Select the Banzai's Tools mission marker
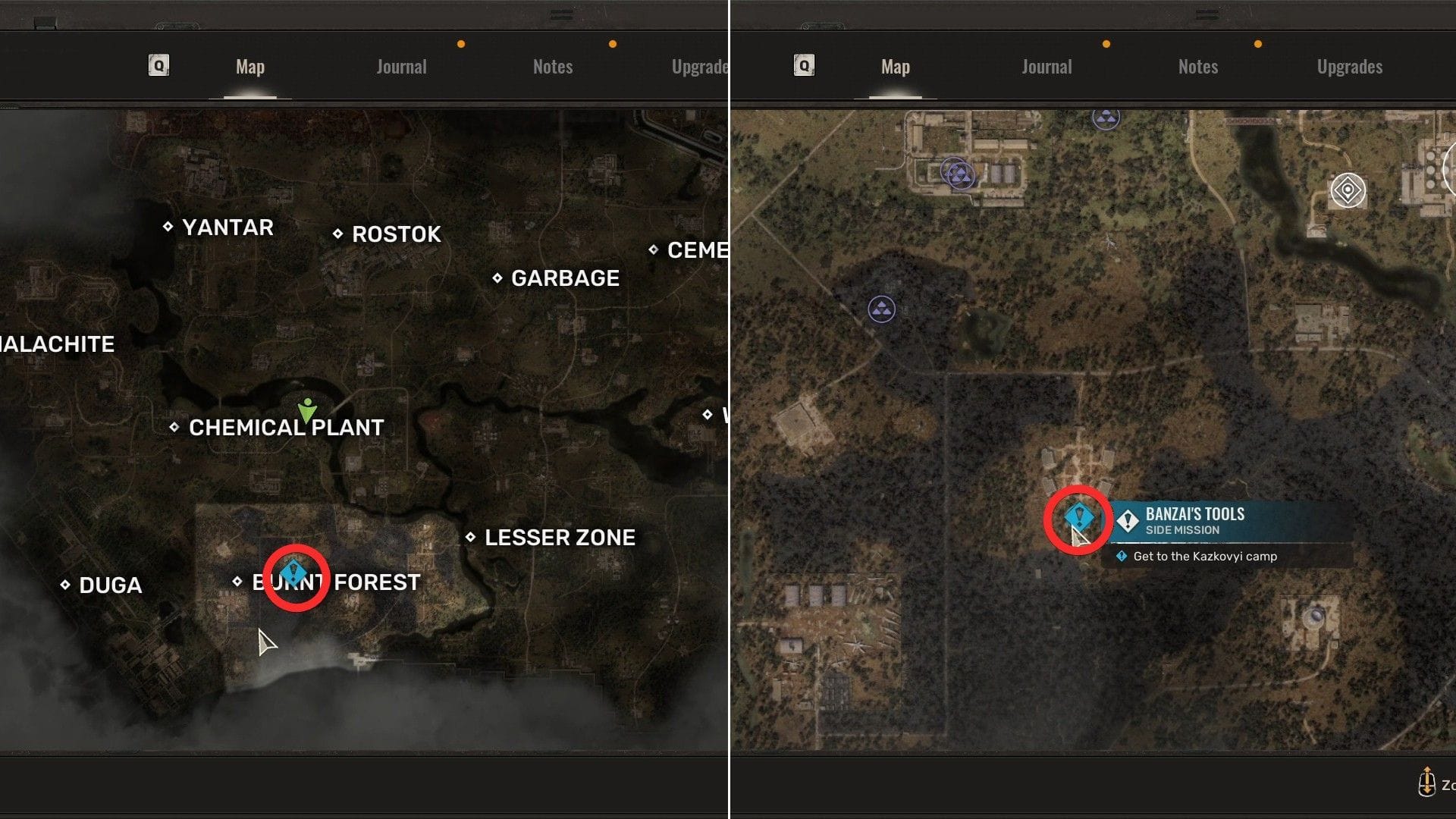1456x819 pixels. coord(1079,518)
